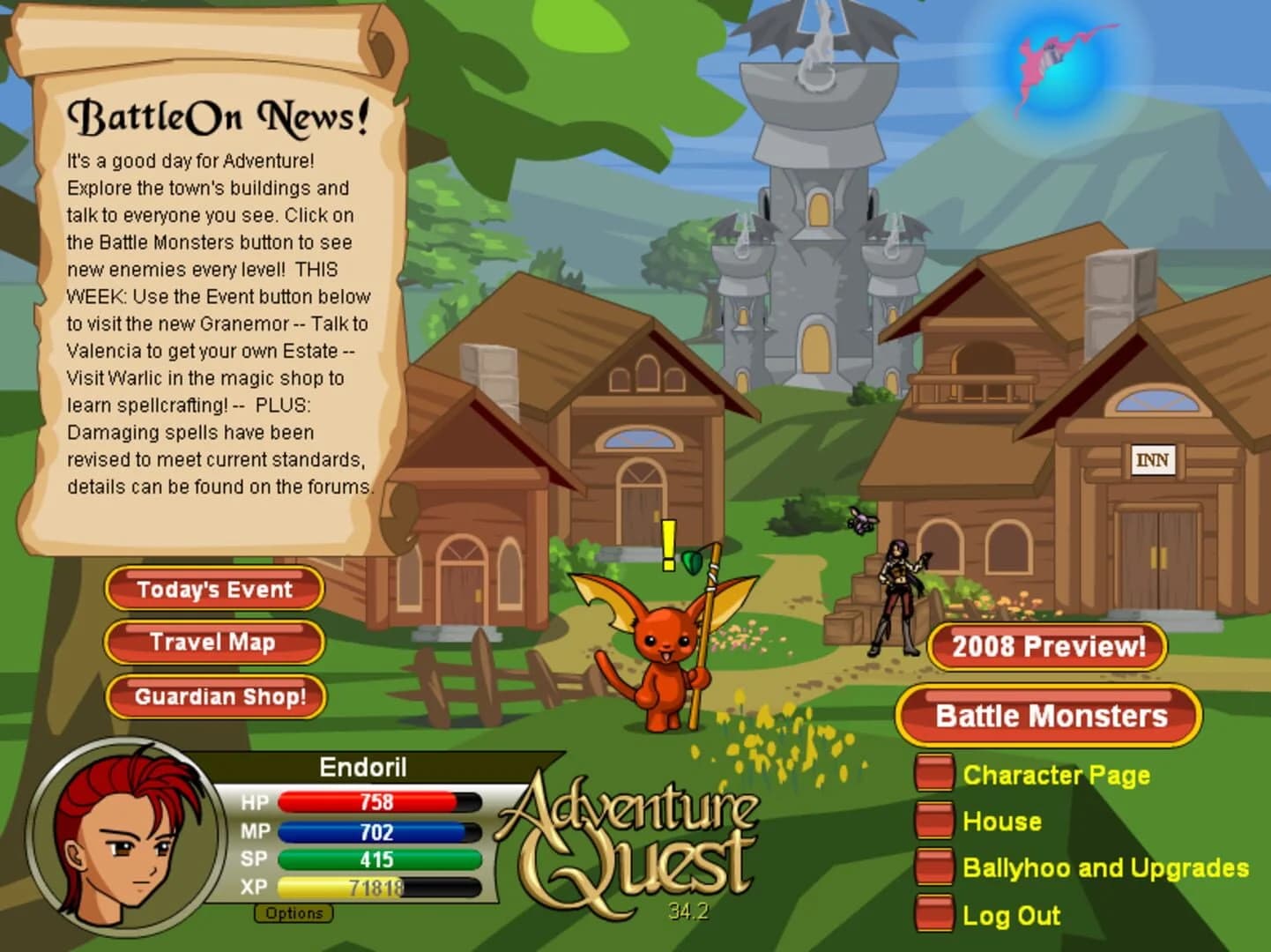Open Today's Event
Screen dimensions: 1271x952
[x=213, y=589]
